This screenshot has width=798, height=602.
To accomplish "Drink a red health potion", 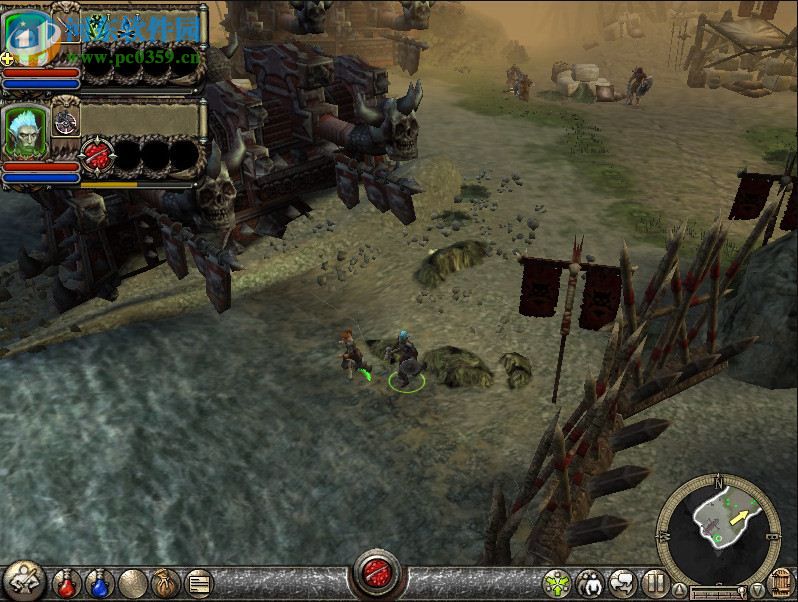I will coord(68,582).
